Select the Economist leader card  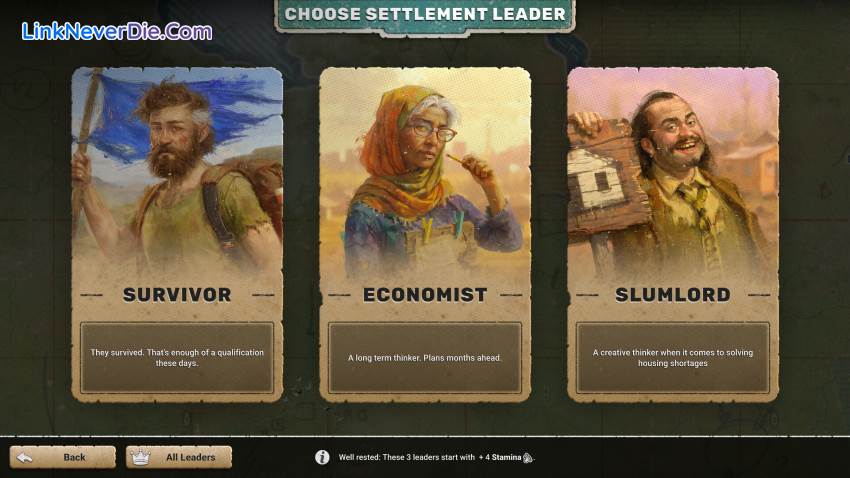tap(424, 235)
